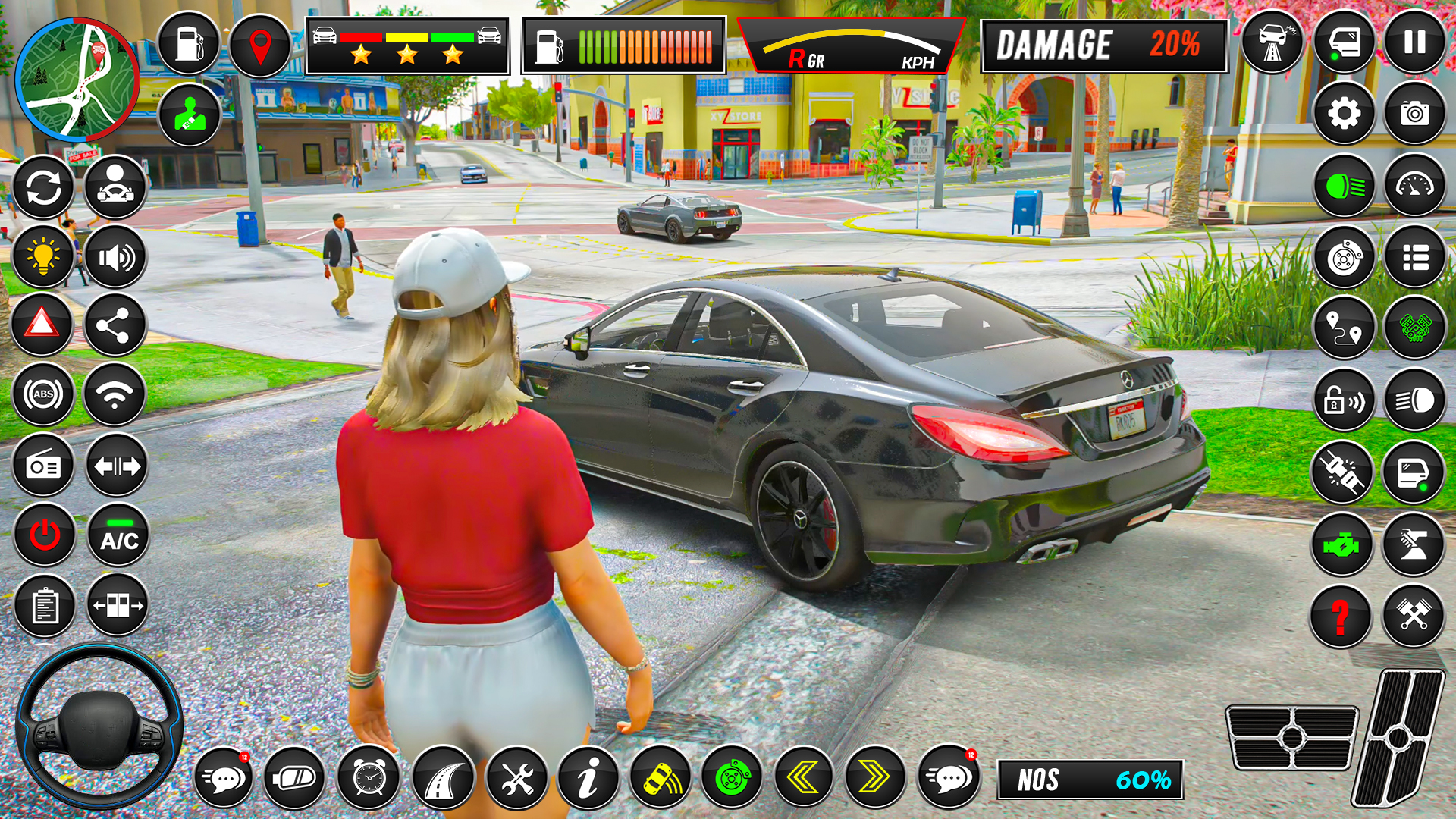Switch on the green headlight button
This screenshot has height=819, width=1456.
pos(1344,186)
